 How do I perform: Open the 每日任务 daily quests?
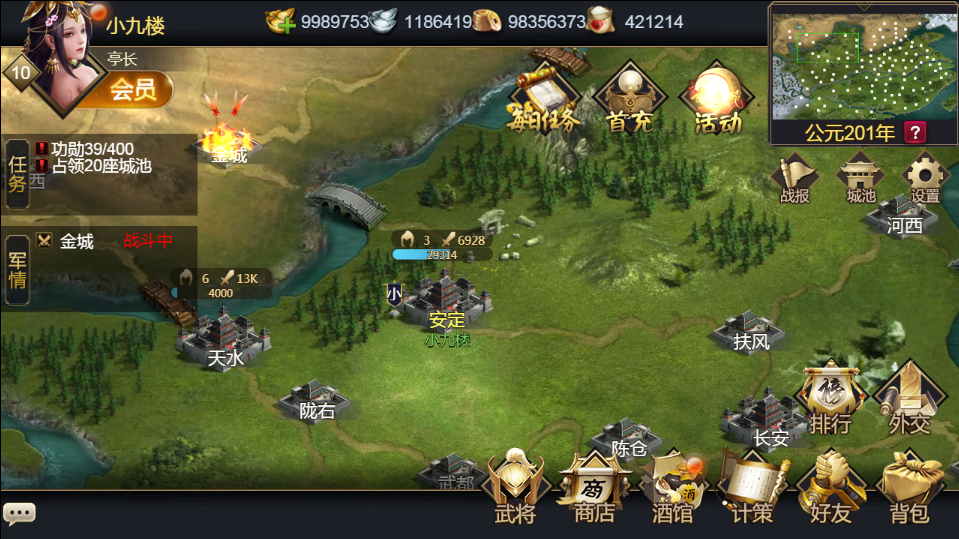[544, 100]
